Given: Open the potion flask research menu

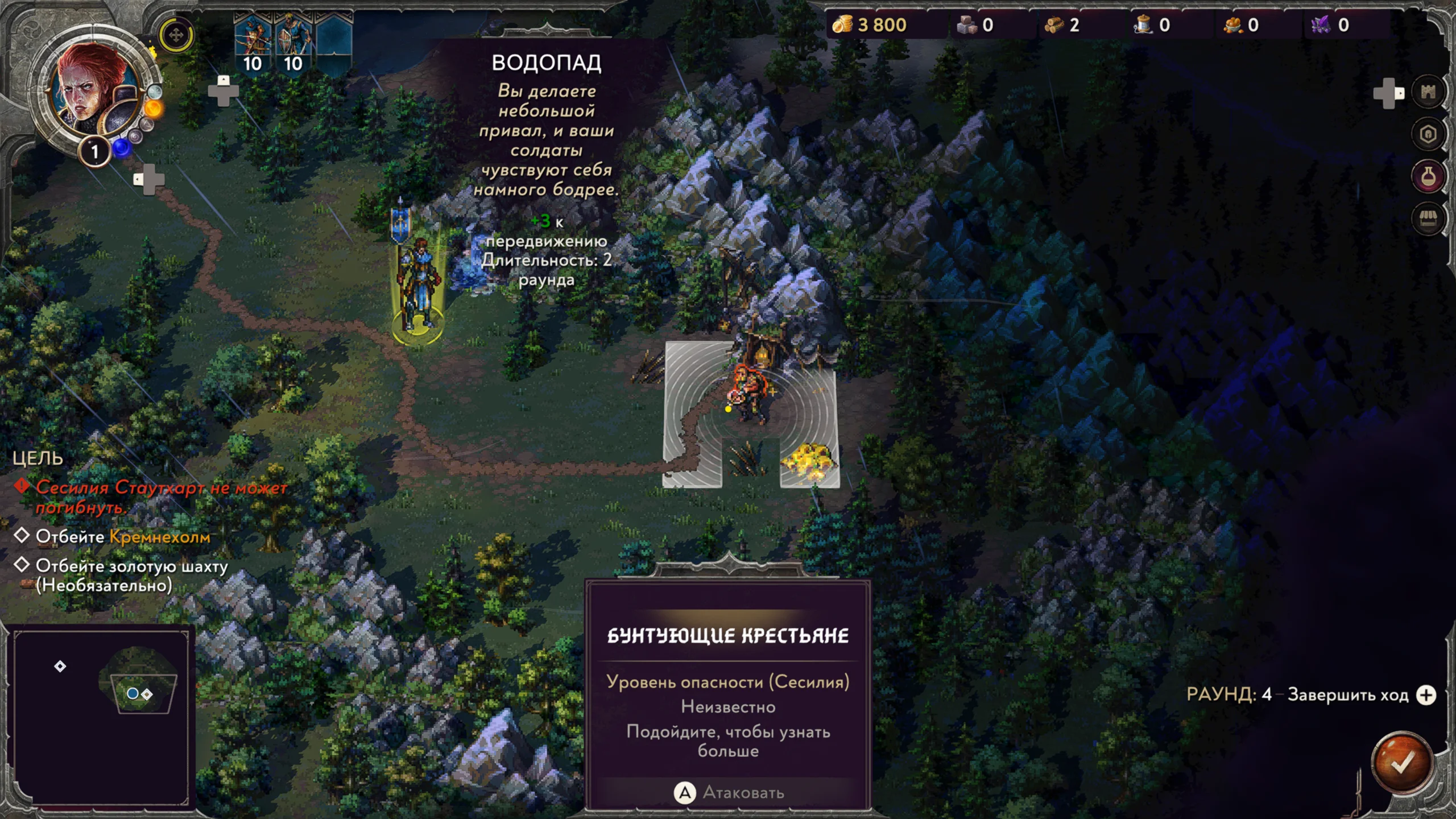Looking at the screenshot, I should point(1428,177).
